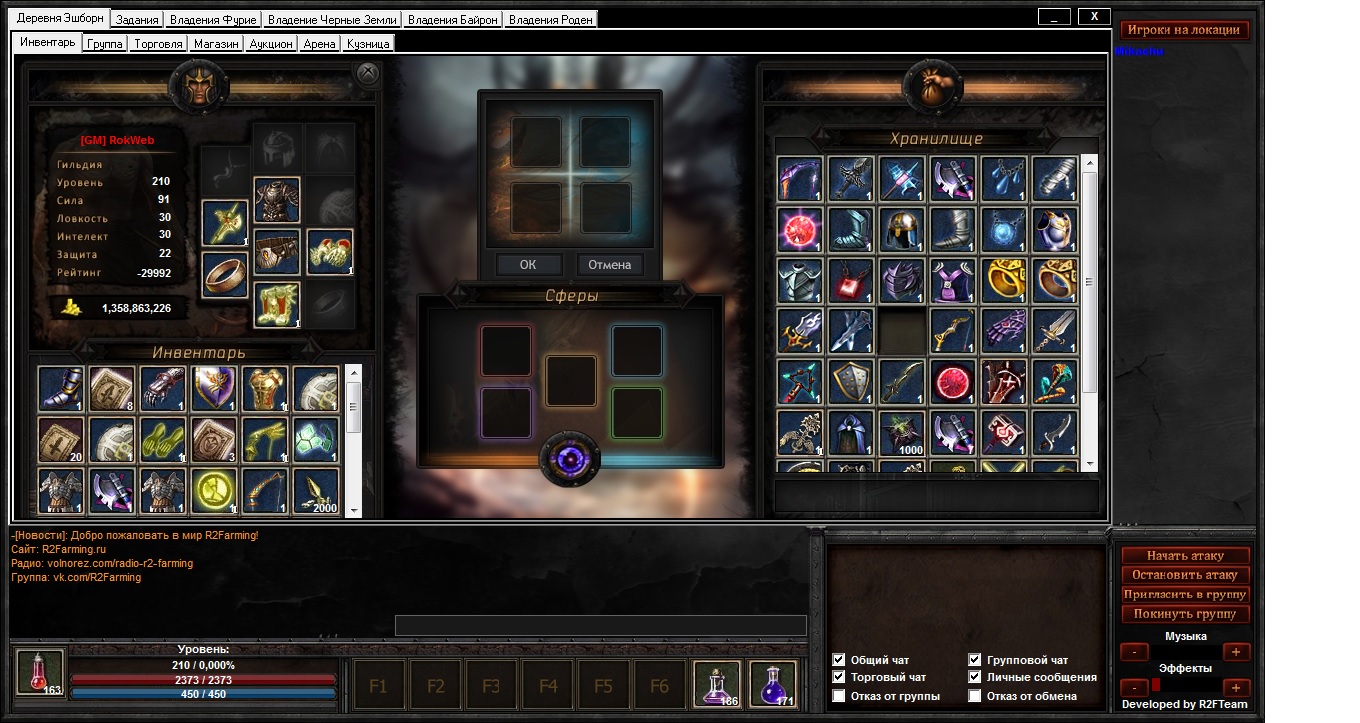Click the Начать атаку button
Image resolution: width=1360 pixels, height=723 pixels.
[1185, 556]
